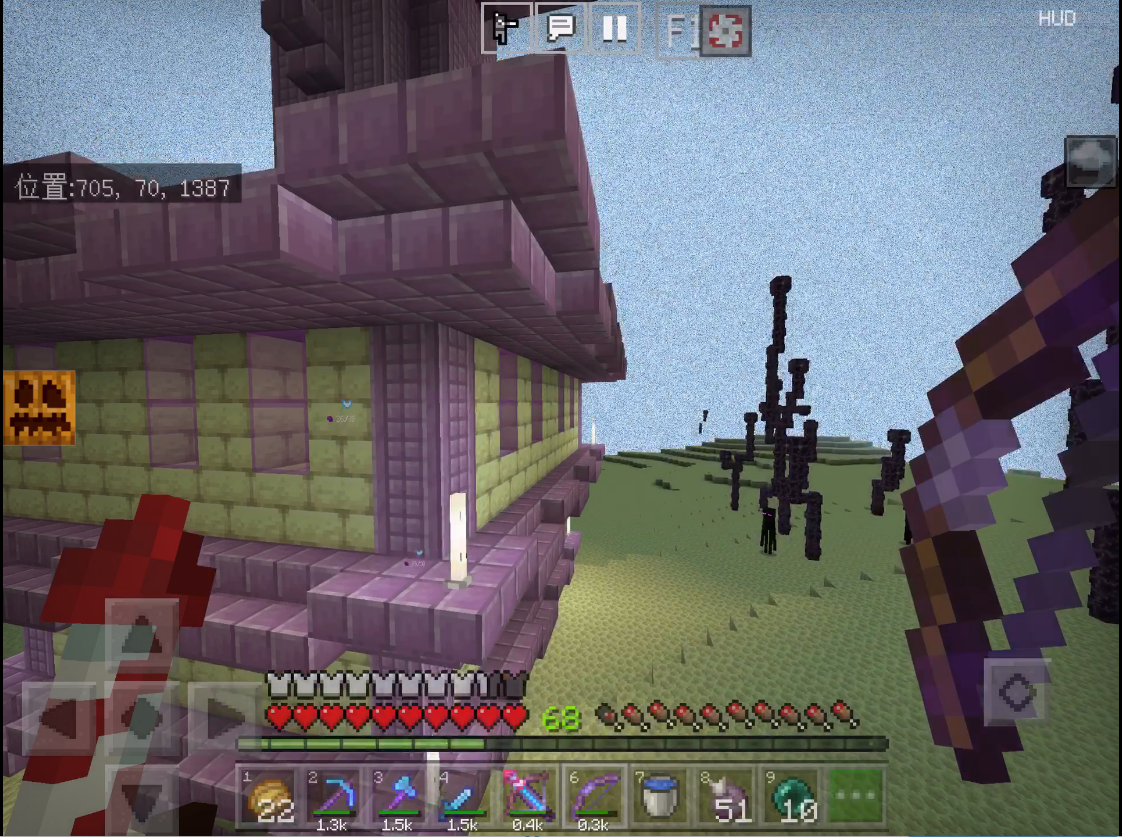Click the red and white pinwheel icon
Viewport: 1122px width, 837px height.
pos(725,31)
